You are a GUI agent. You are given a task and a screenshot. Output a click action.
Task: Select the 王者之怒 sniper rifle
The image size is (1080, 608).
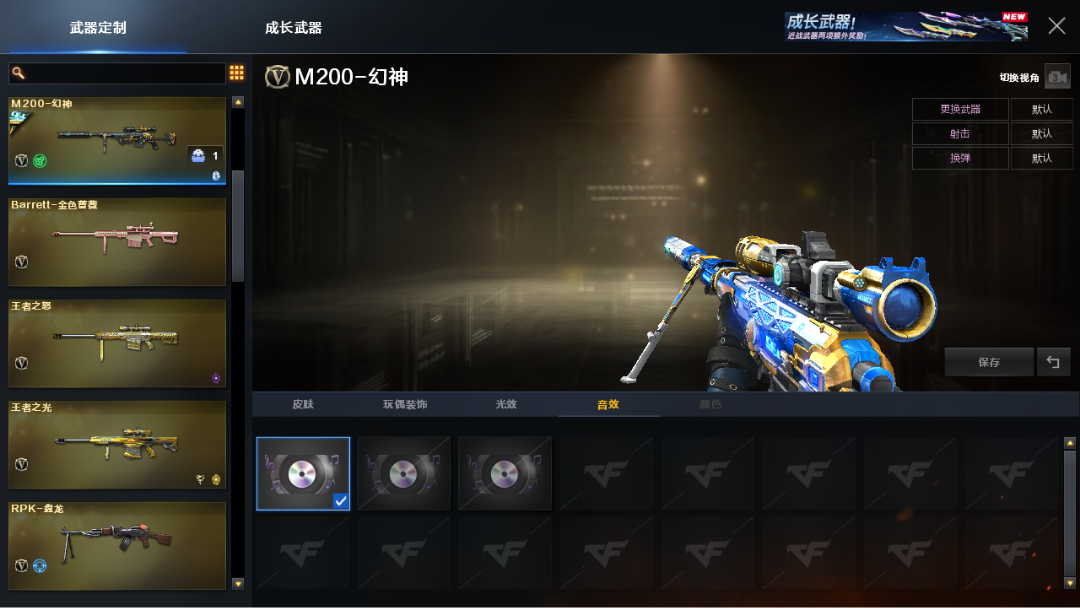(x=117, y=343)
